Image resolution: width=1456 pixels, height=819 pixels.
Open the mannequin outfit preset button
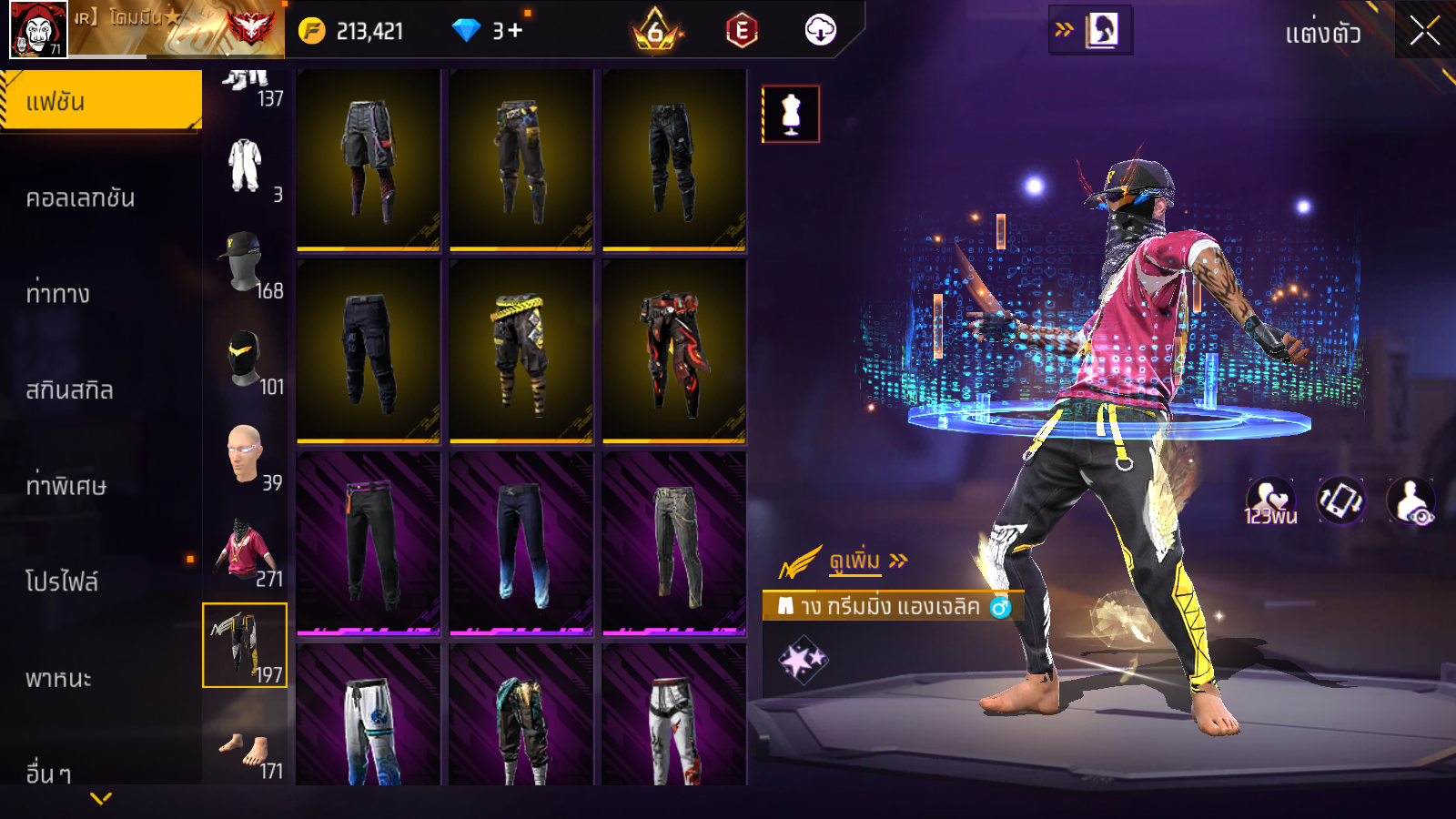coord(791,115)
